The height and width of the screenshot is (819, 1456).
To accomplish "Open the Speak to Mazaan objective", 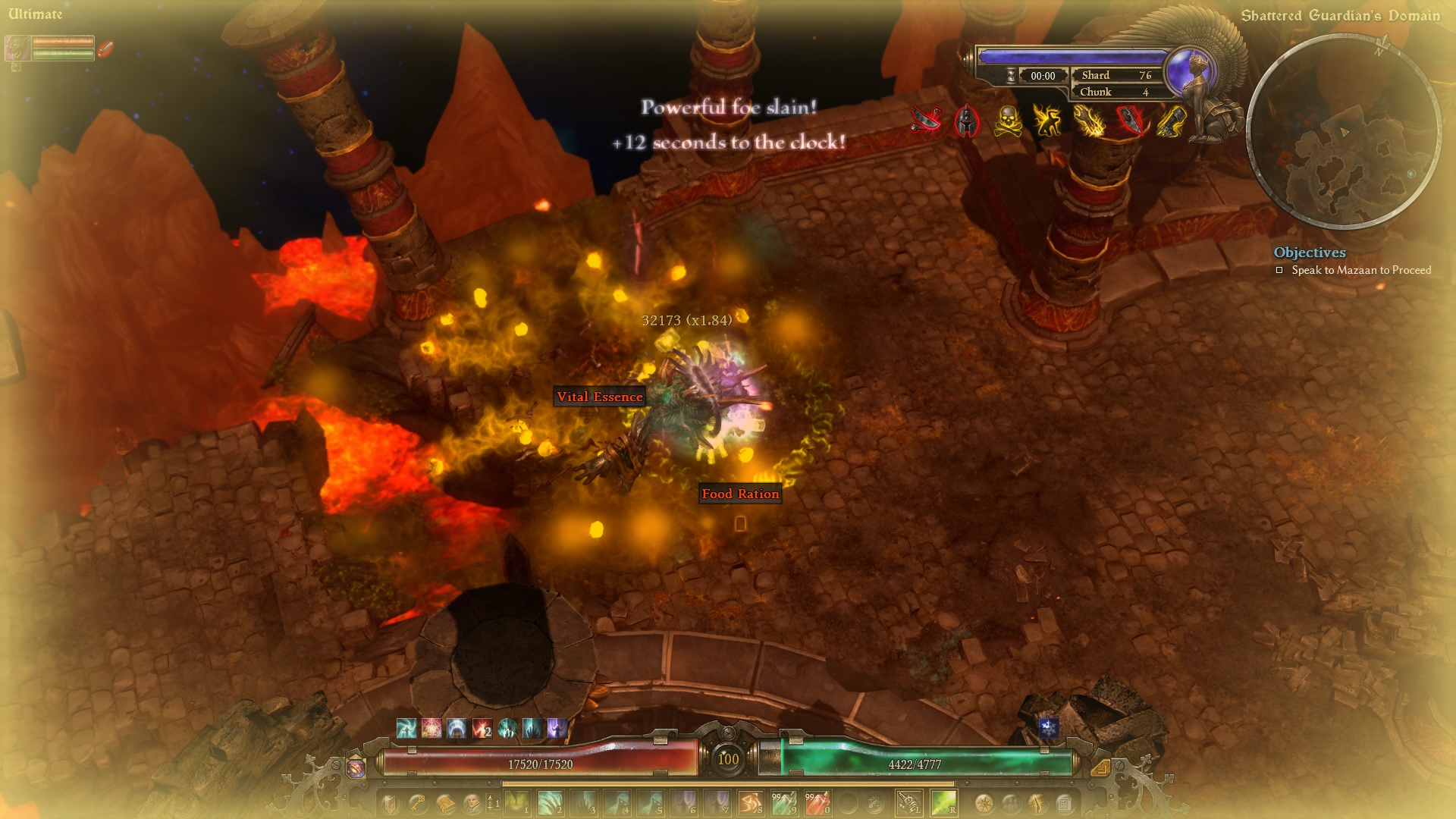I will 1360,270.
